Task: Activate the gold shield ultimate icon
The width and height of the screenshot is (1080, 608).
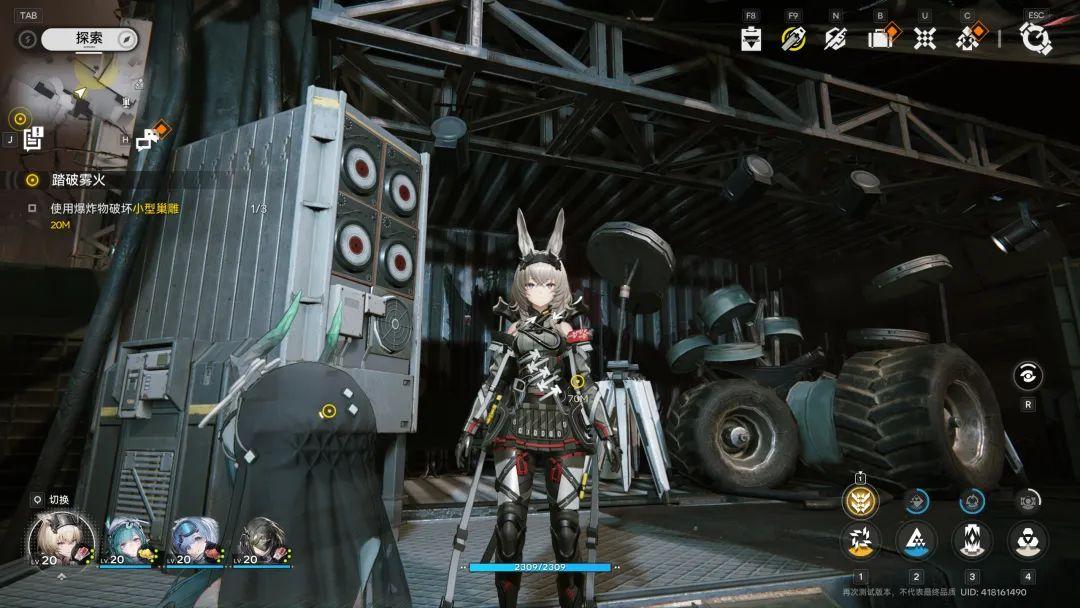Action: tap(860, 500)
